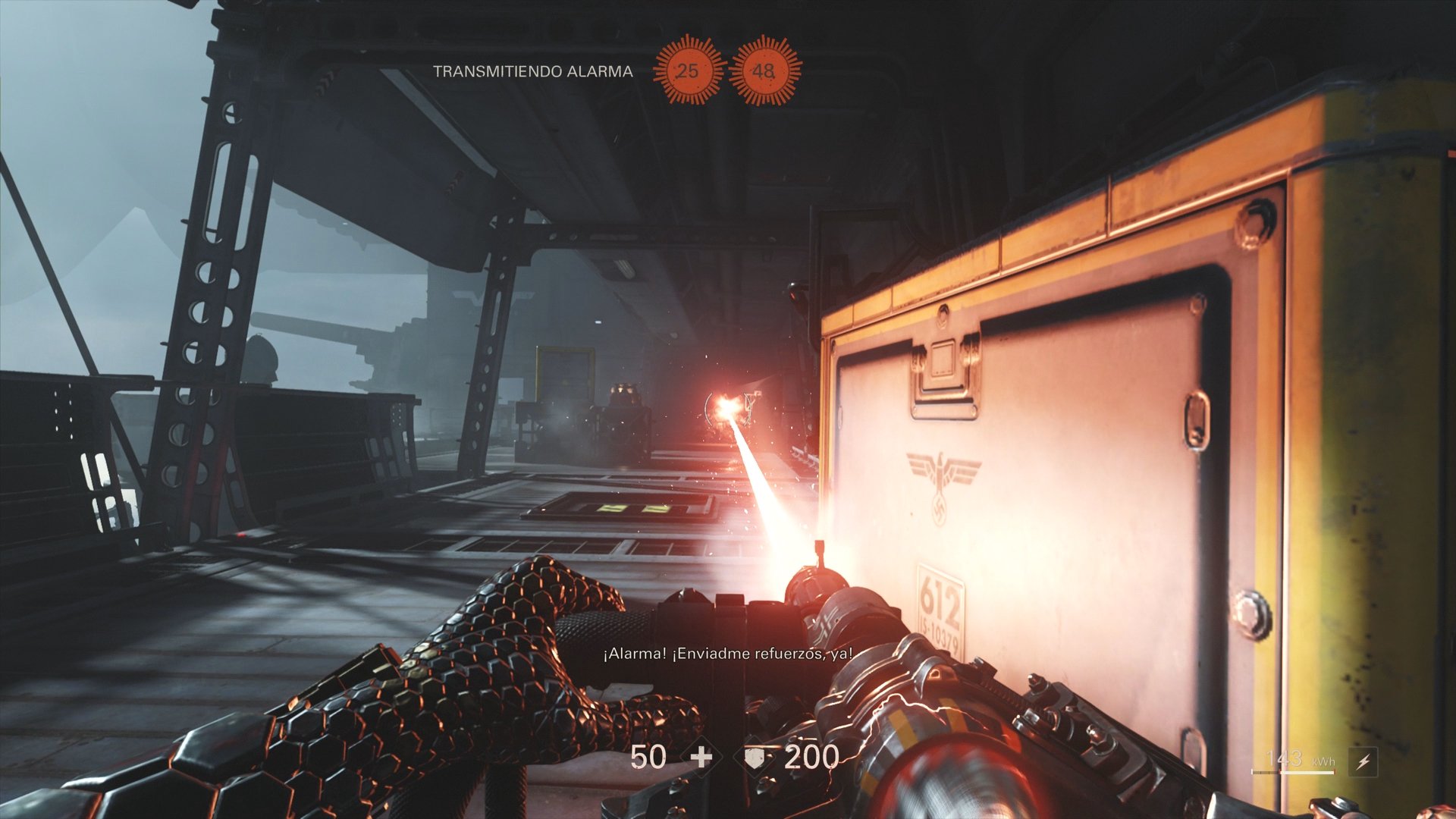The height and width of the screenshot is (819, 1456).
Task: Select the commander alarm marker showing 48
Action: (x=764, y=71)
